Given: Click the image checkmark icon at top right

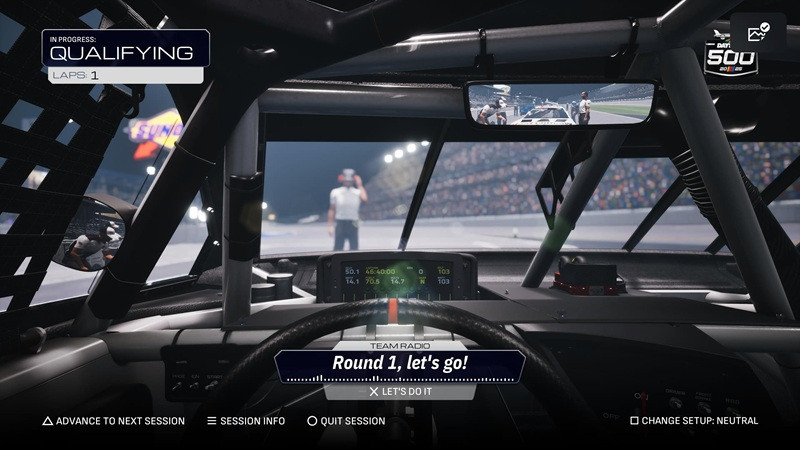Looking at the screenshot, I should (x=758, y=32).
